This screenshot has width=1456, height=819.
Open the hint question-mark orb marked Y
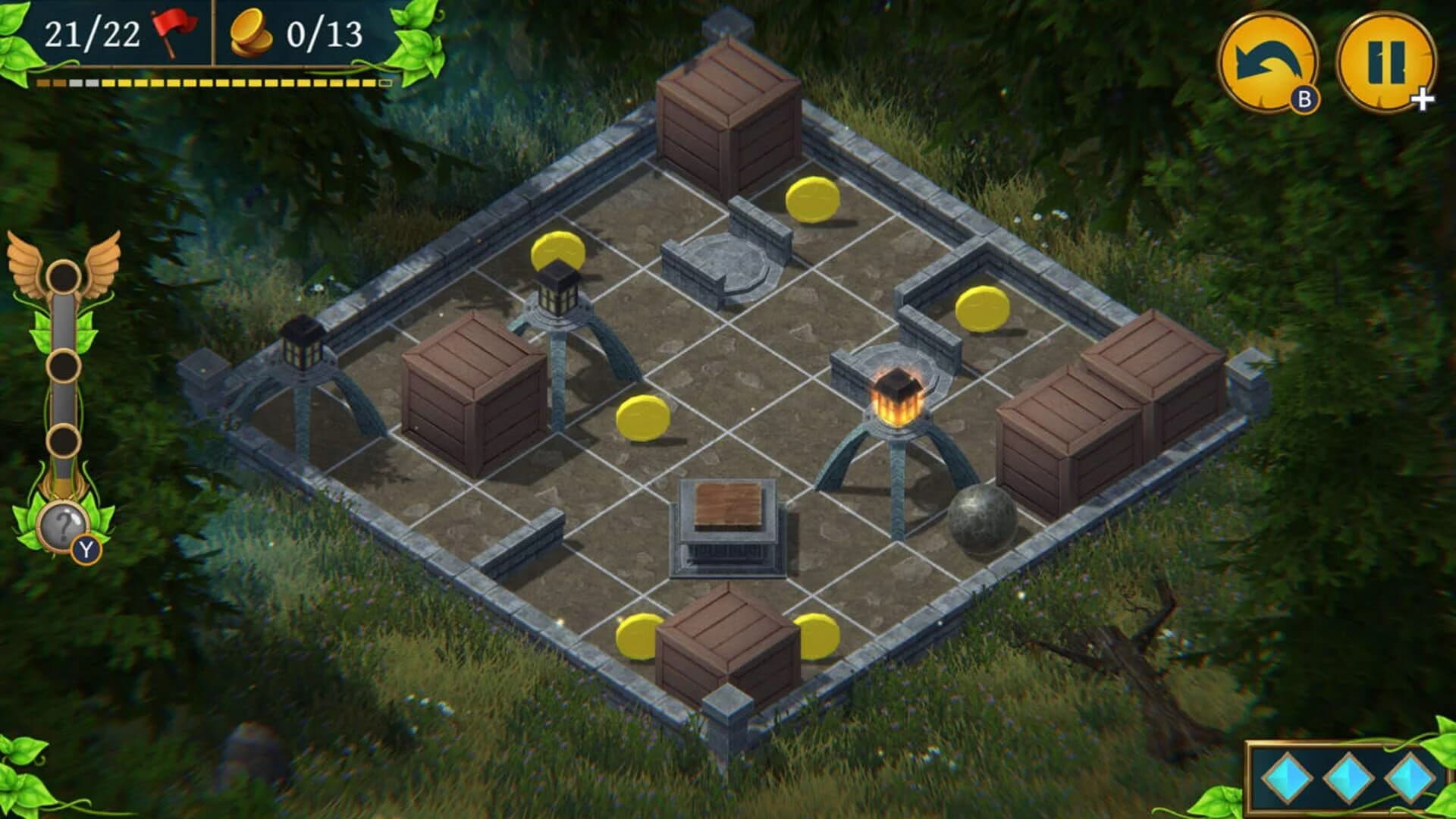click(x=62, y=525)
